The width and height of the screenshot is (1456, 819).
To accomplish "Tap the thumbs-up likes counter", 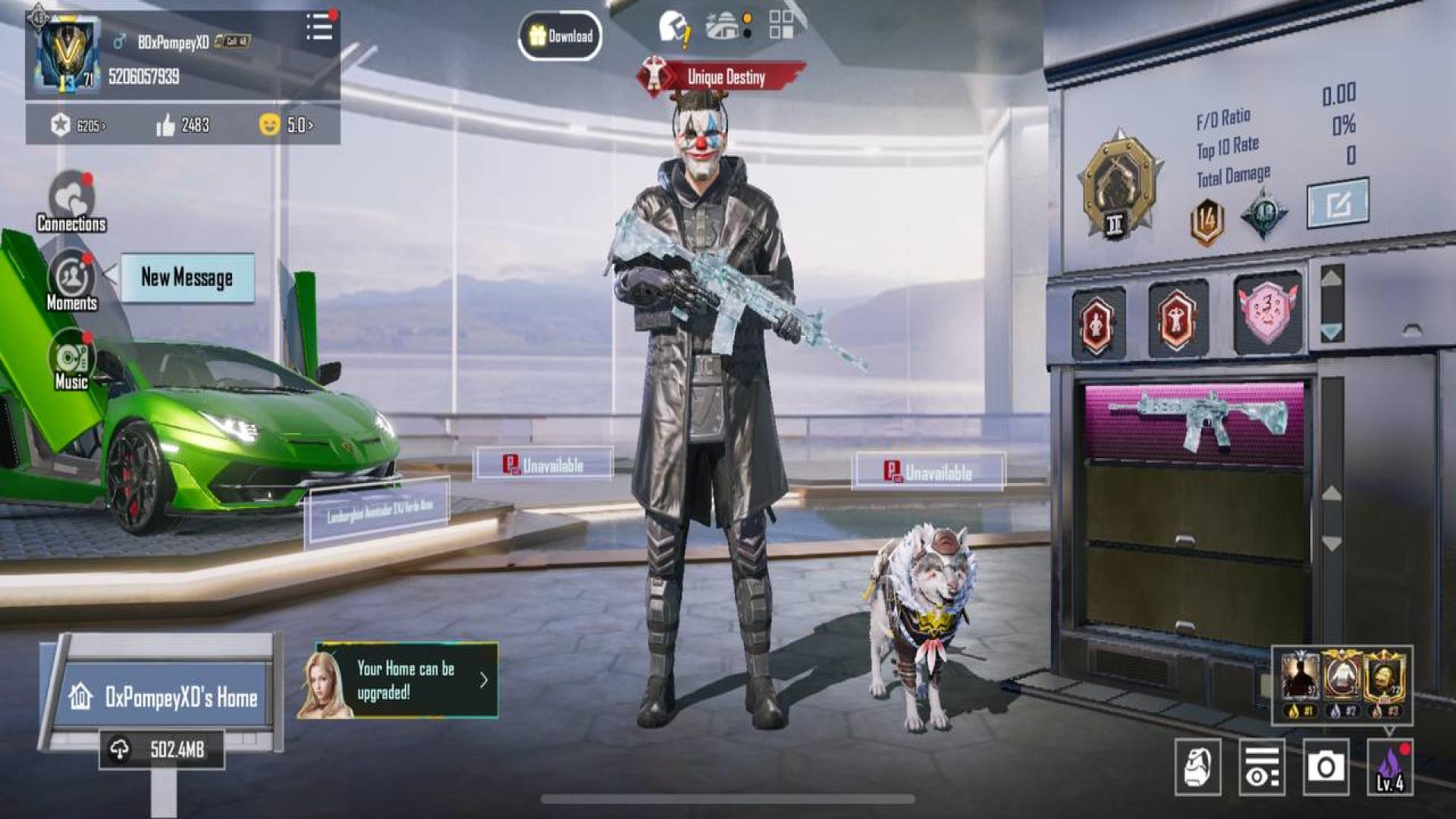I will pos(183,125).
